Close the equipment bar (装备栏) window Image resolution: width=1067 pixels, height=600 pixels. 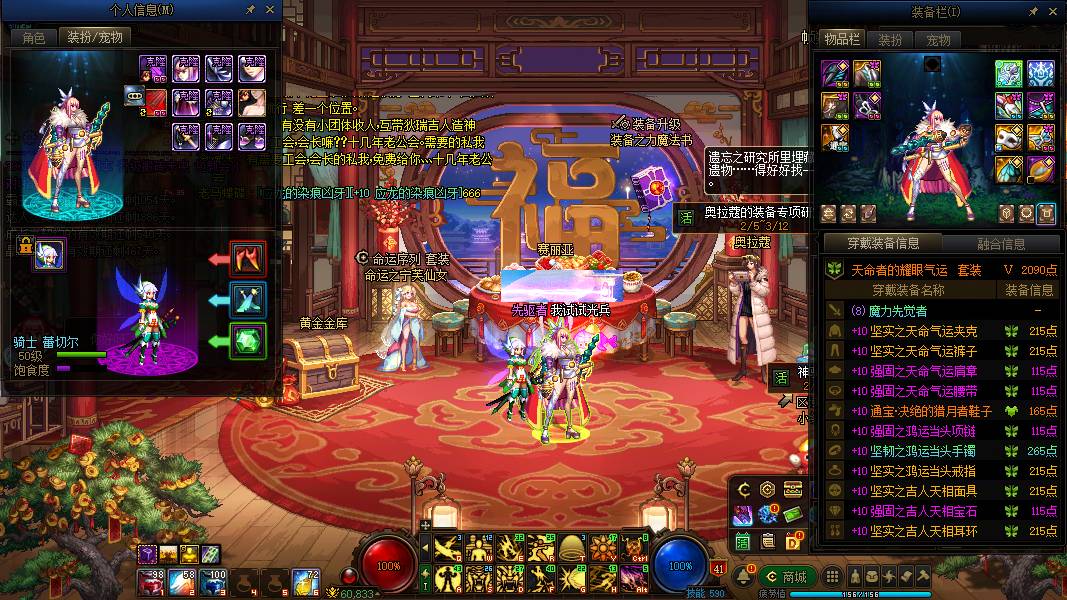1050,11
